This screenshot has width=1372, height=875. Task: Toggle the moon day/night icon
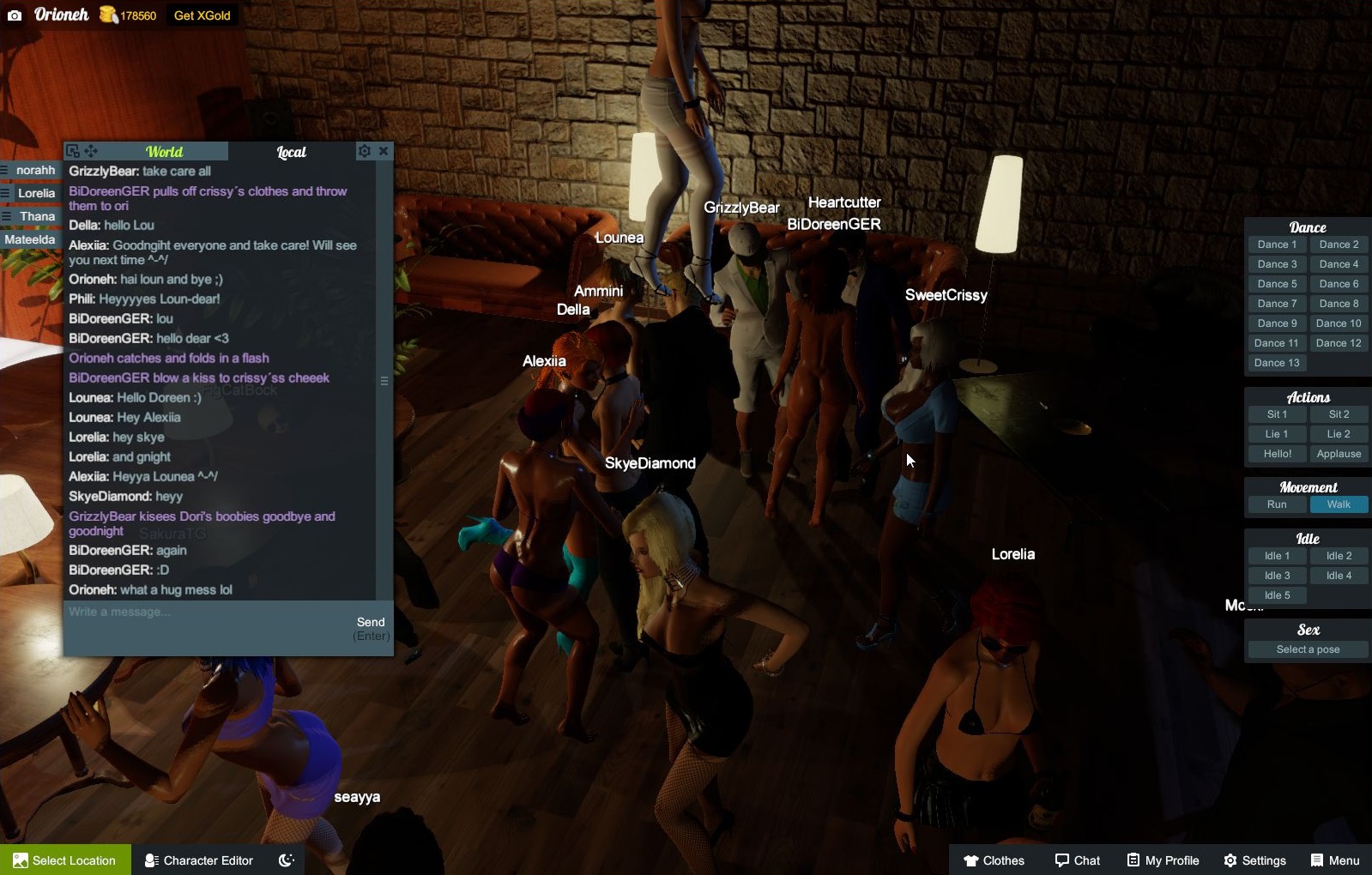[286, 860]
